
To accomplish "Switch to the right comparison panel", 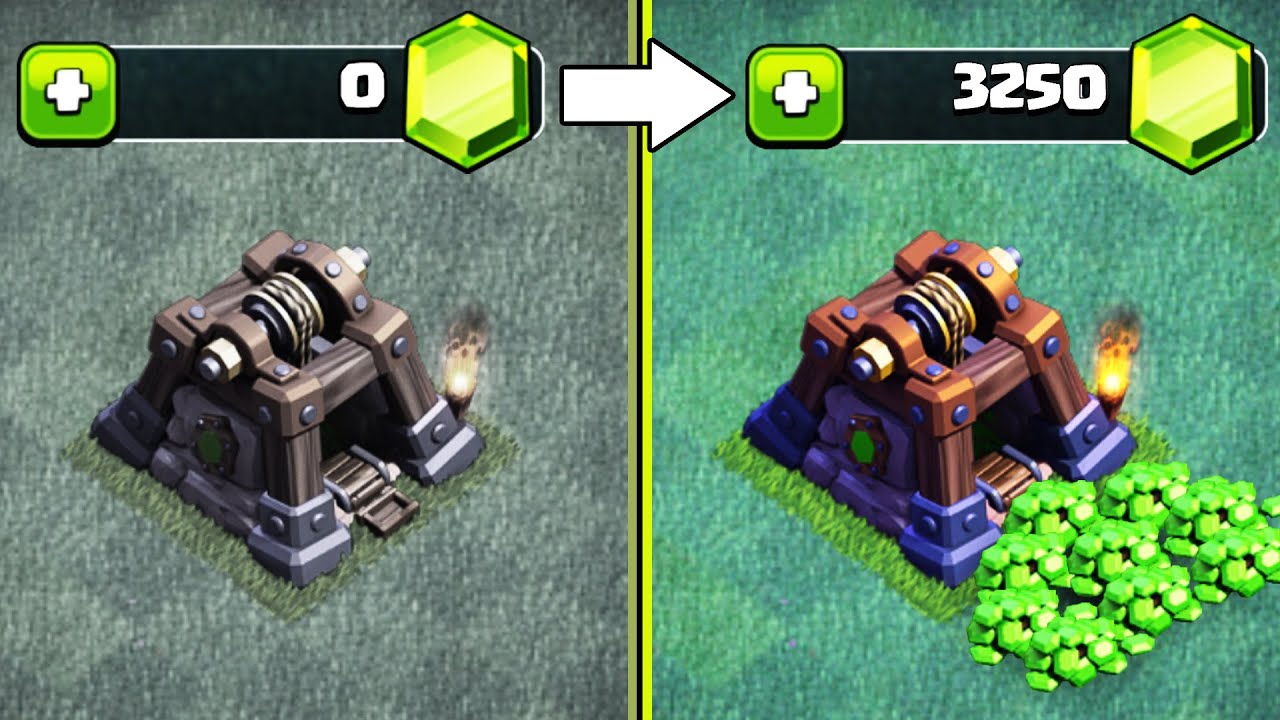I will click(960, 400).
